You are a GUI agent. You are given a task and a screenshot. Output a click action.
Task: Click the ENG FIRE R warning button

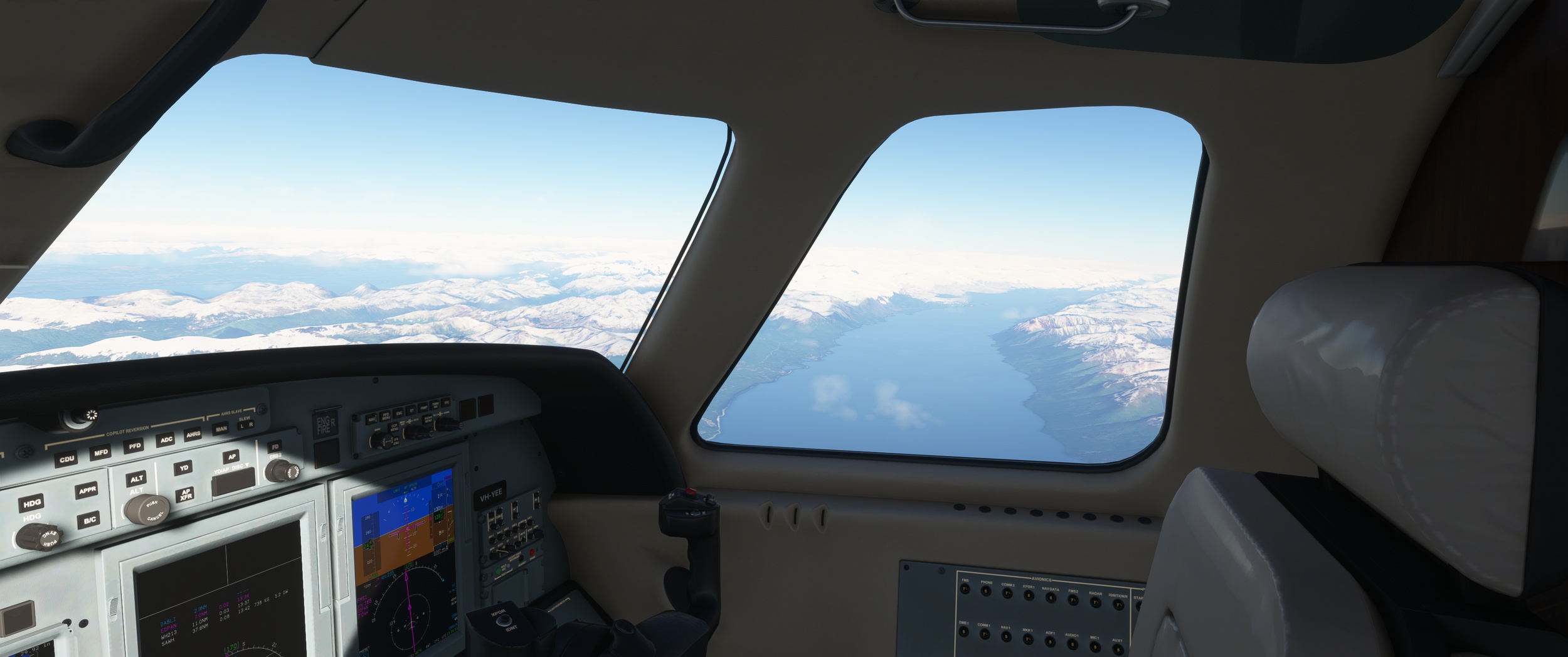326,425
